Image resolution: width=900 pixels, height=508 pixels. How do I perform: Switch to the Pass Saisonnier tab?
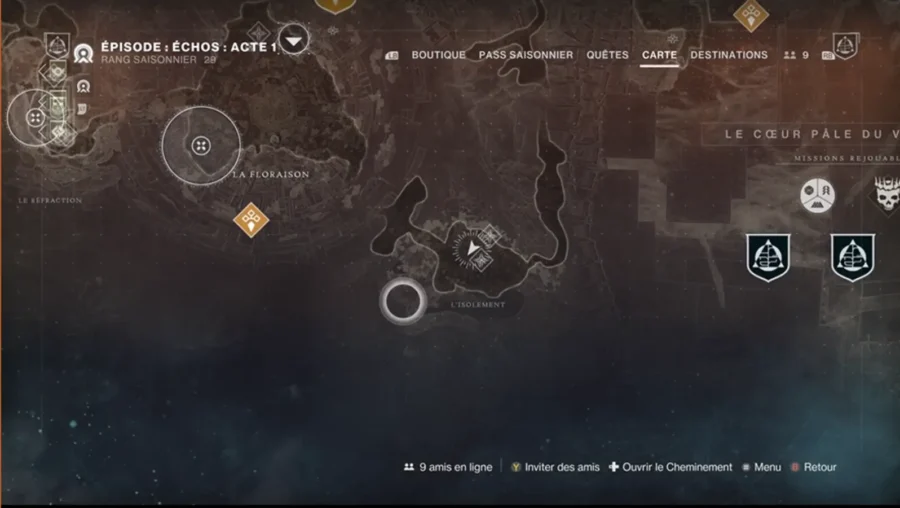tap(526, 55)
